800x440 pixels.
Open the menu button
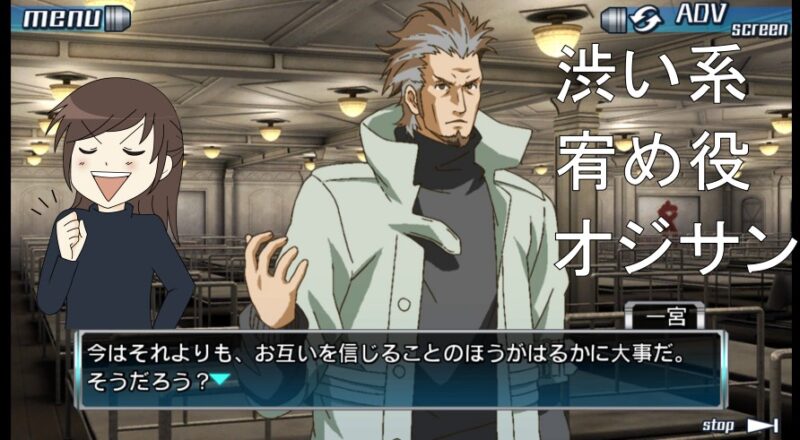pyautogui.click(x=73, y=18)
